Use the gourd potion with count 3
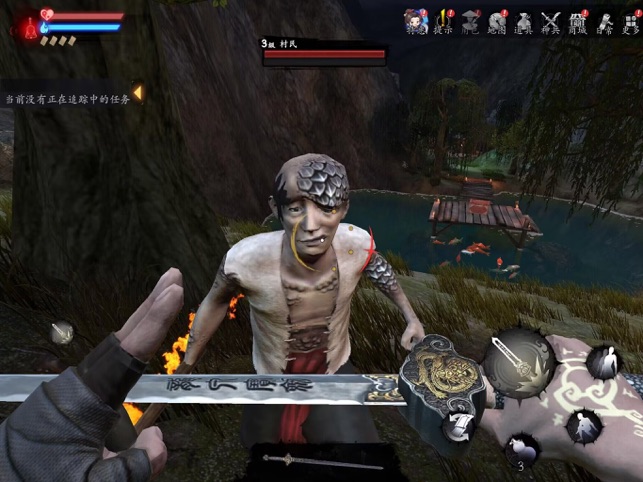Screen dimensions: 643x482 pyautogui.click(x=521, y=449)
